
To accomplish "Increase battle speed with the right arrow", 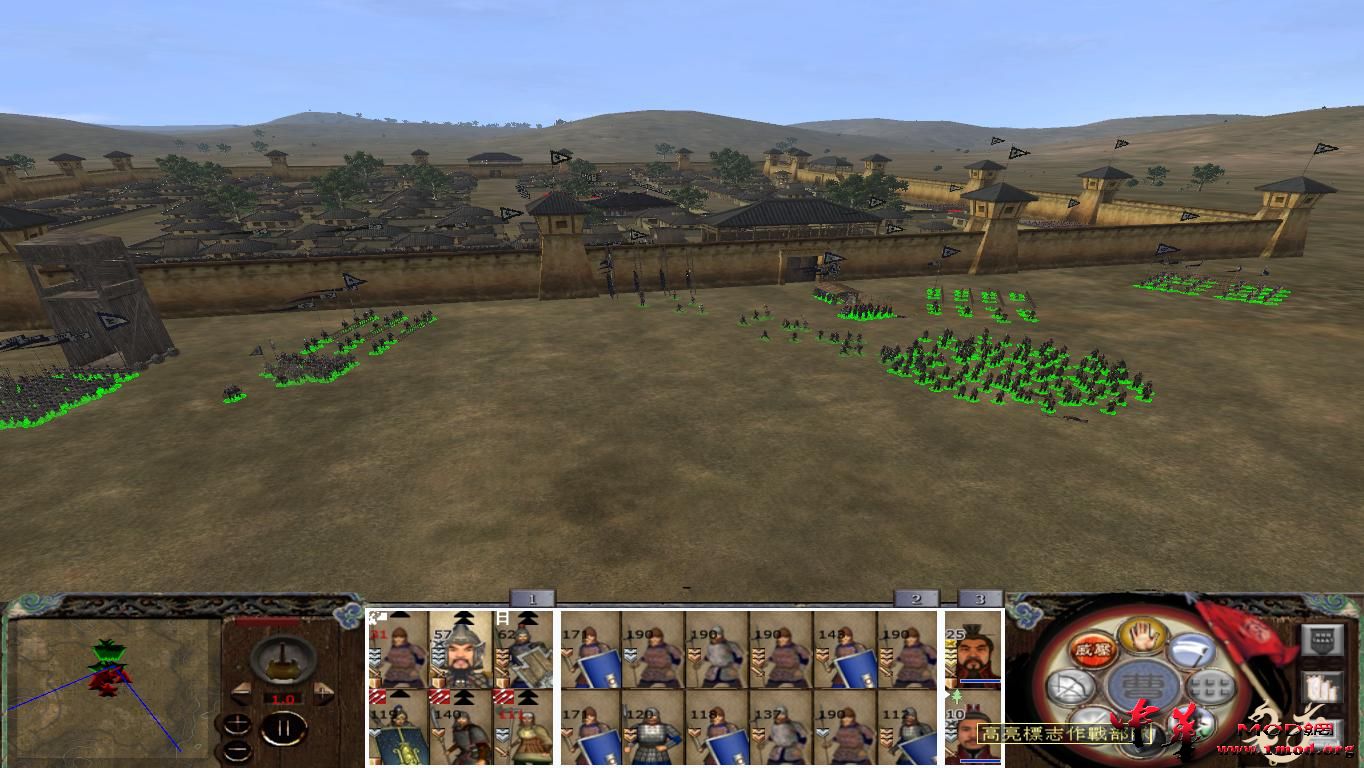I will (x=323, y=692).
